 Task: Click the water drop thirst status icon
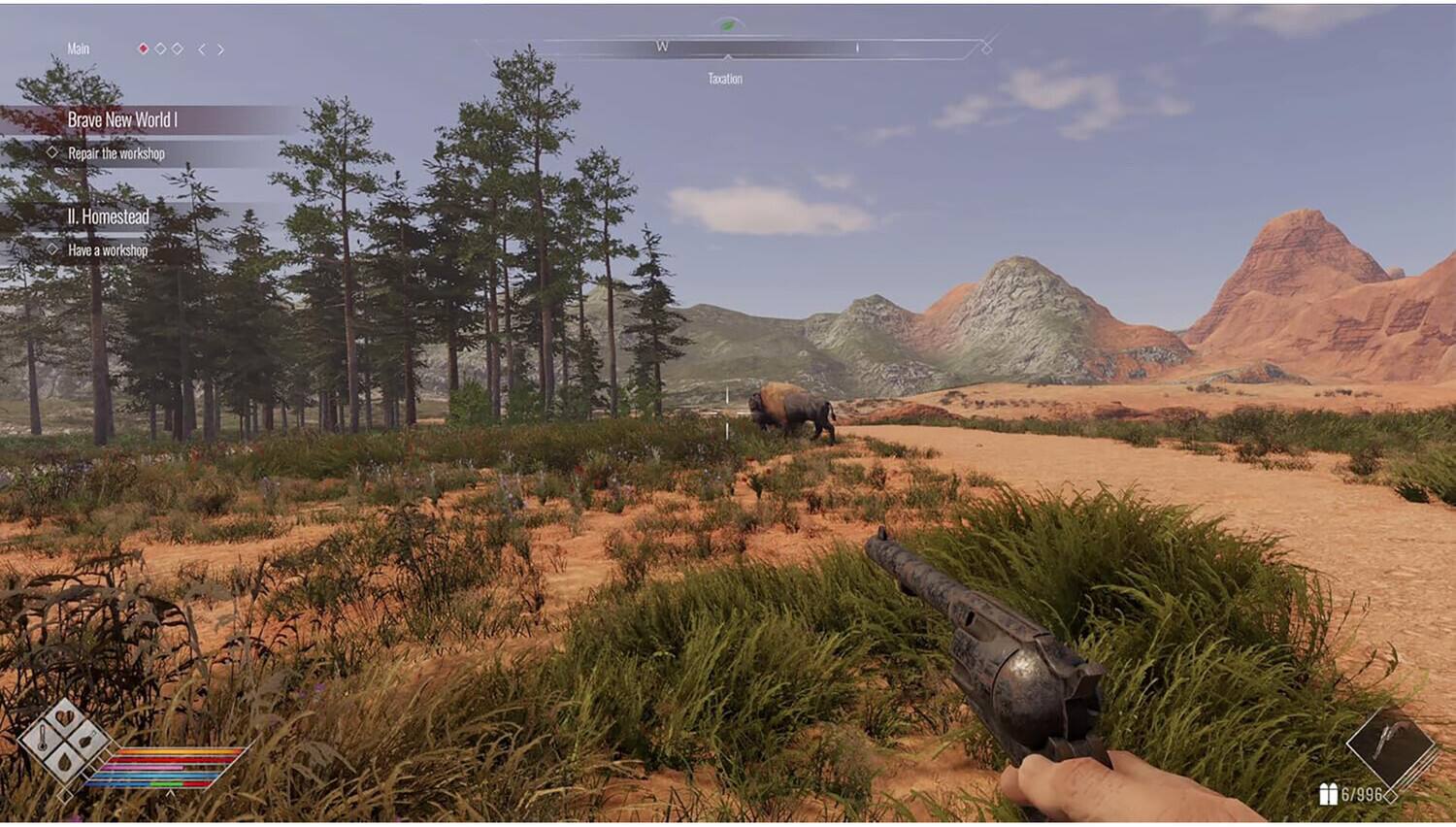(65, 763)
